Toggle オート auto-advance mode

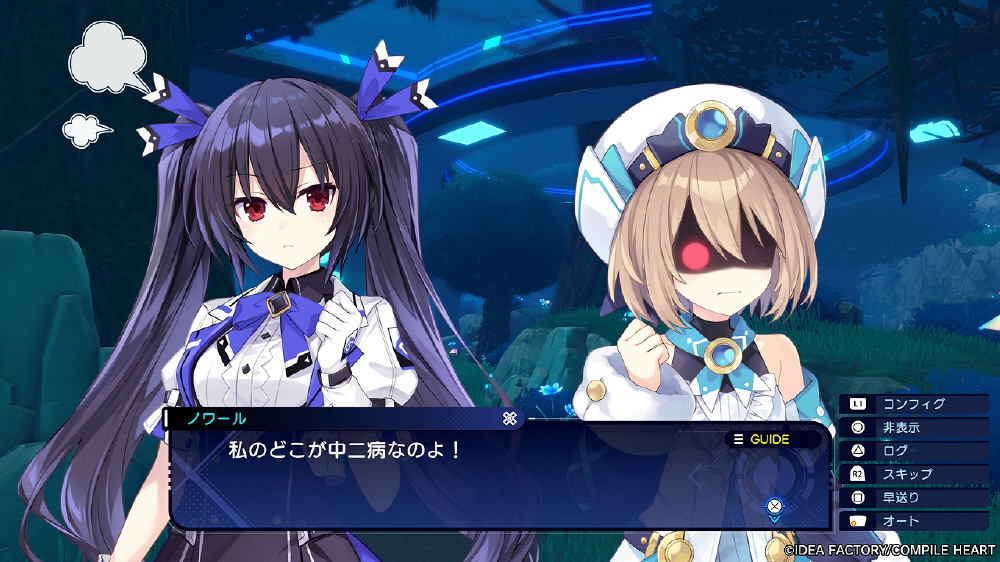tap(913, 521)
